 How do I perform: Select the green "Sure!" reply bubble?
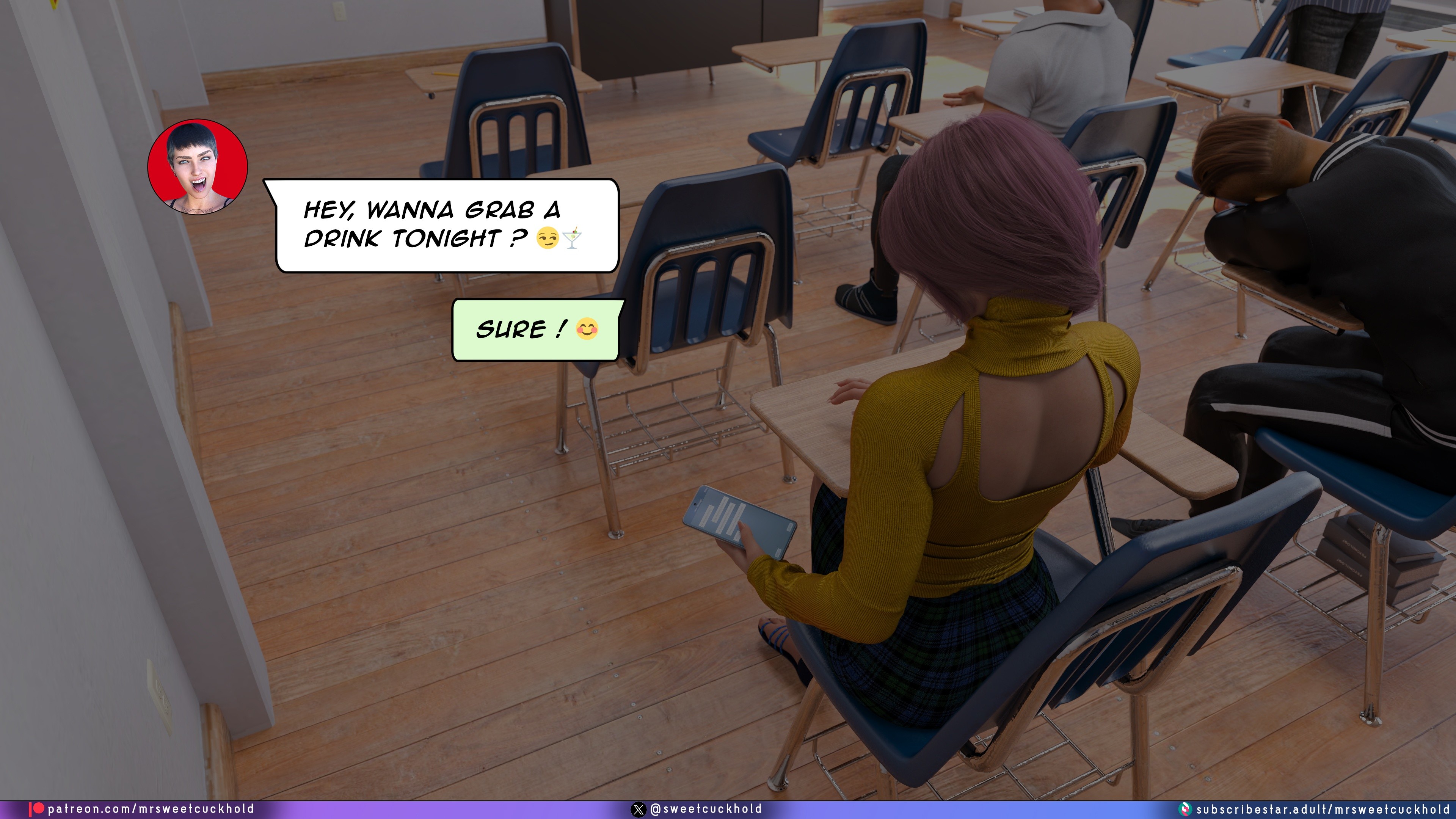click(x=536, y=329)
